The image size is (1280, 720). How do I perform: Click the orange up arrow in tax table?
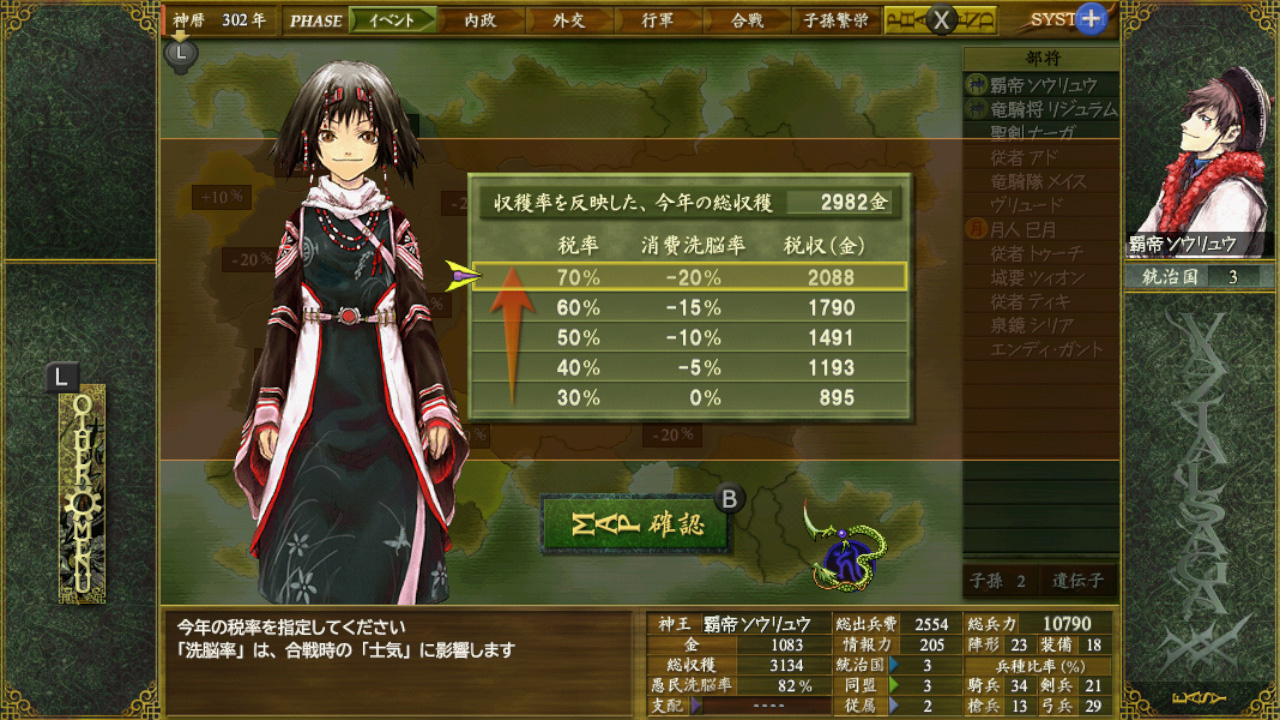515,325
